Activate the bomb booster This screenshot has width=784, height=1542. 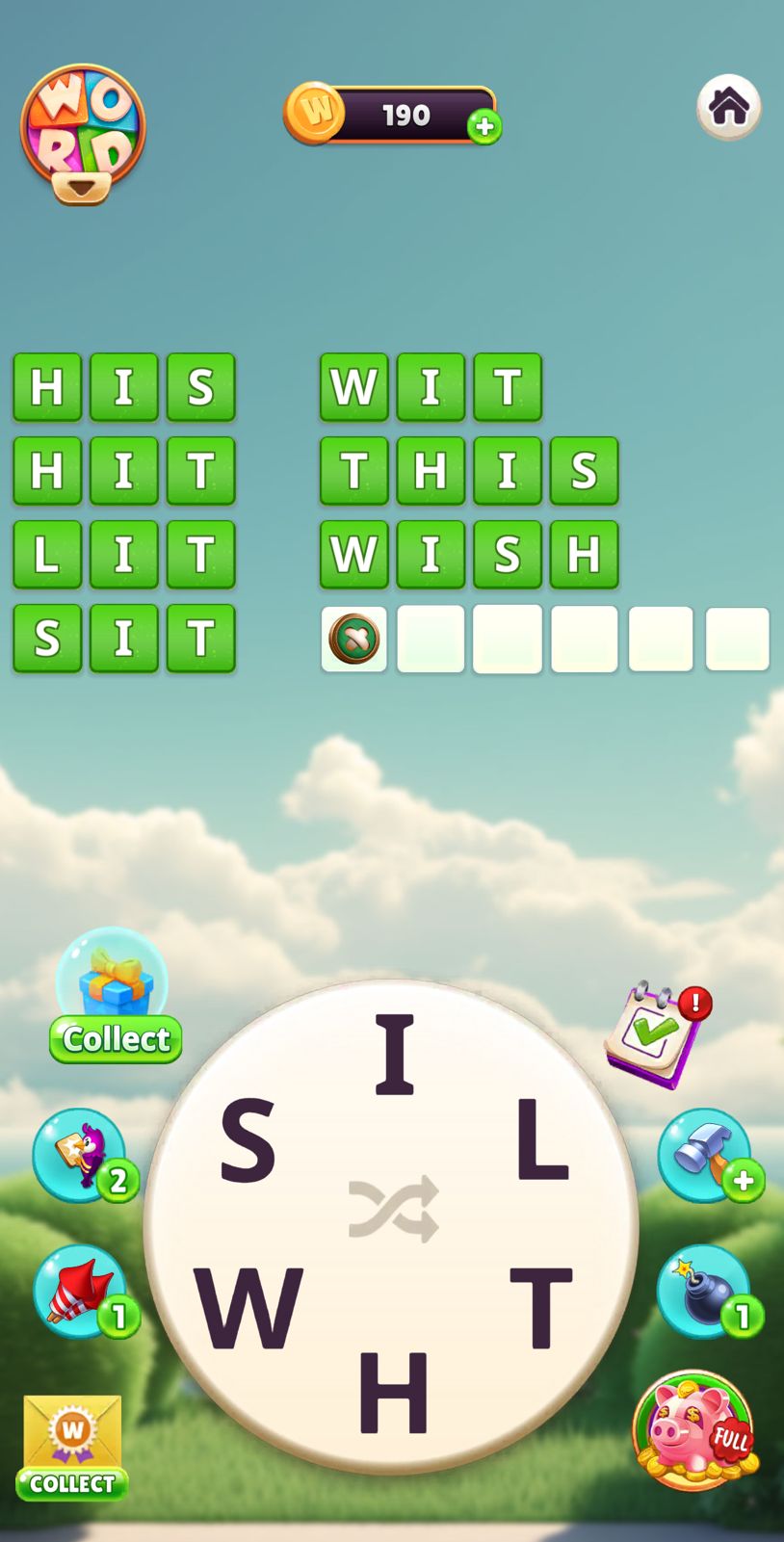point(705,1291)
